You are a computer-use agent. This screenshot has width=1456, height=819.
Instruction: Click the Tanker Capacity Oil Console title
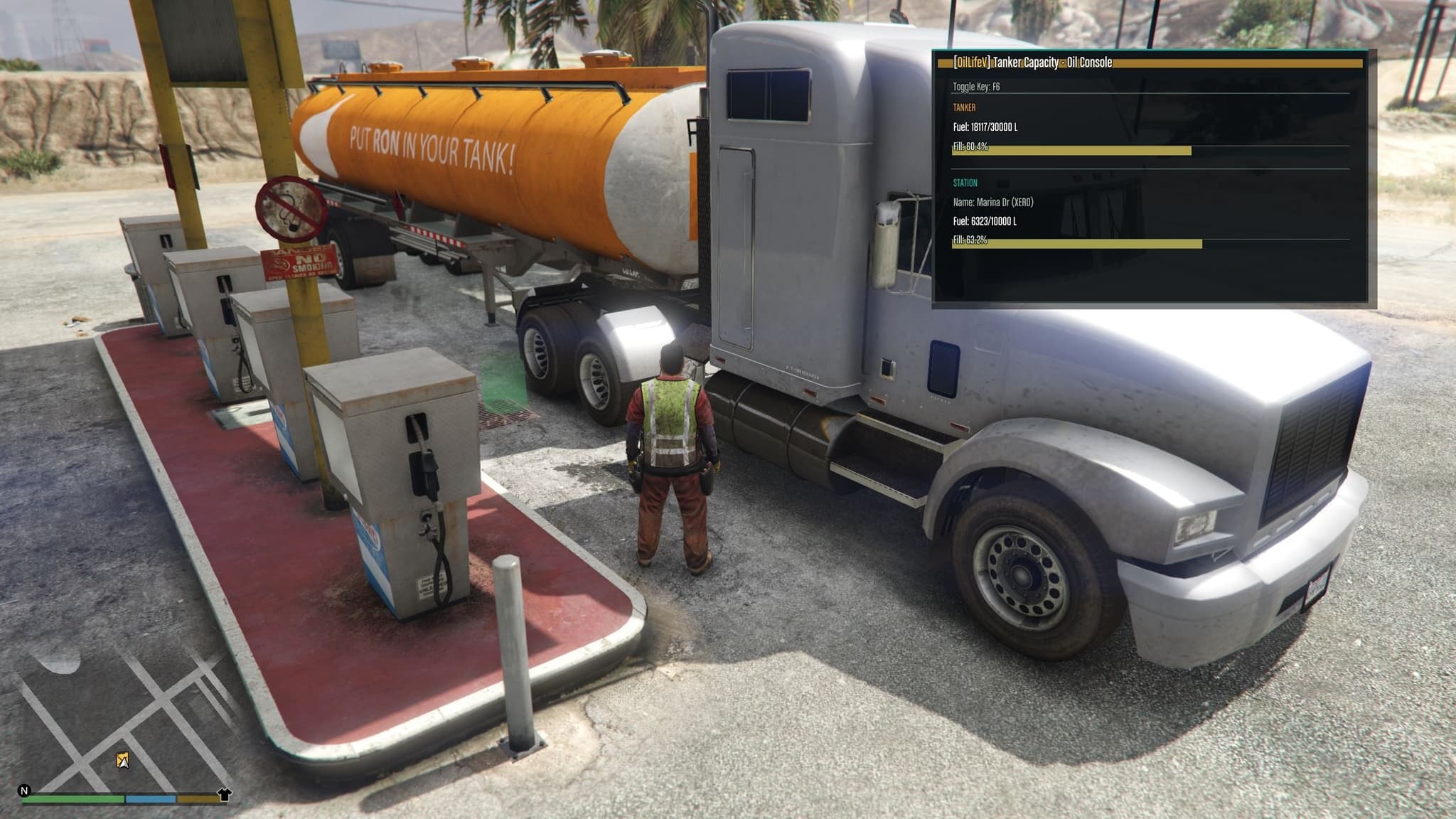tap(1033, 63)
